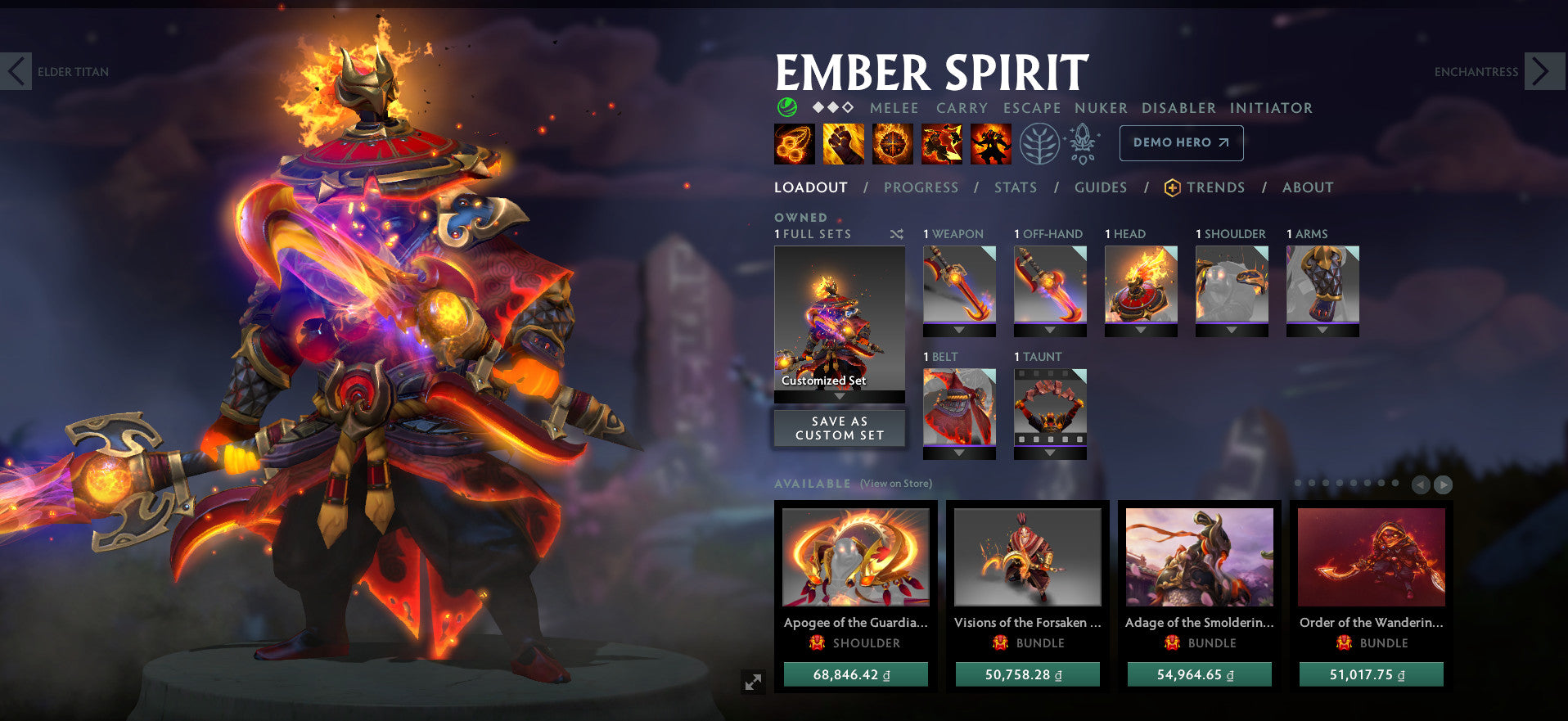This screenshot has height=721, width=1568.
Task: Open the Guides tab
Action: pos(1101,187)
